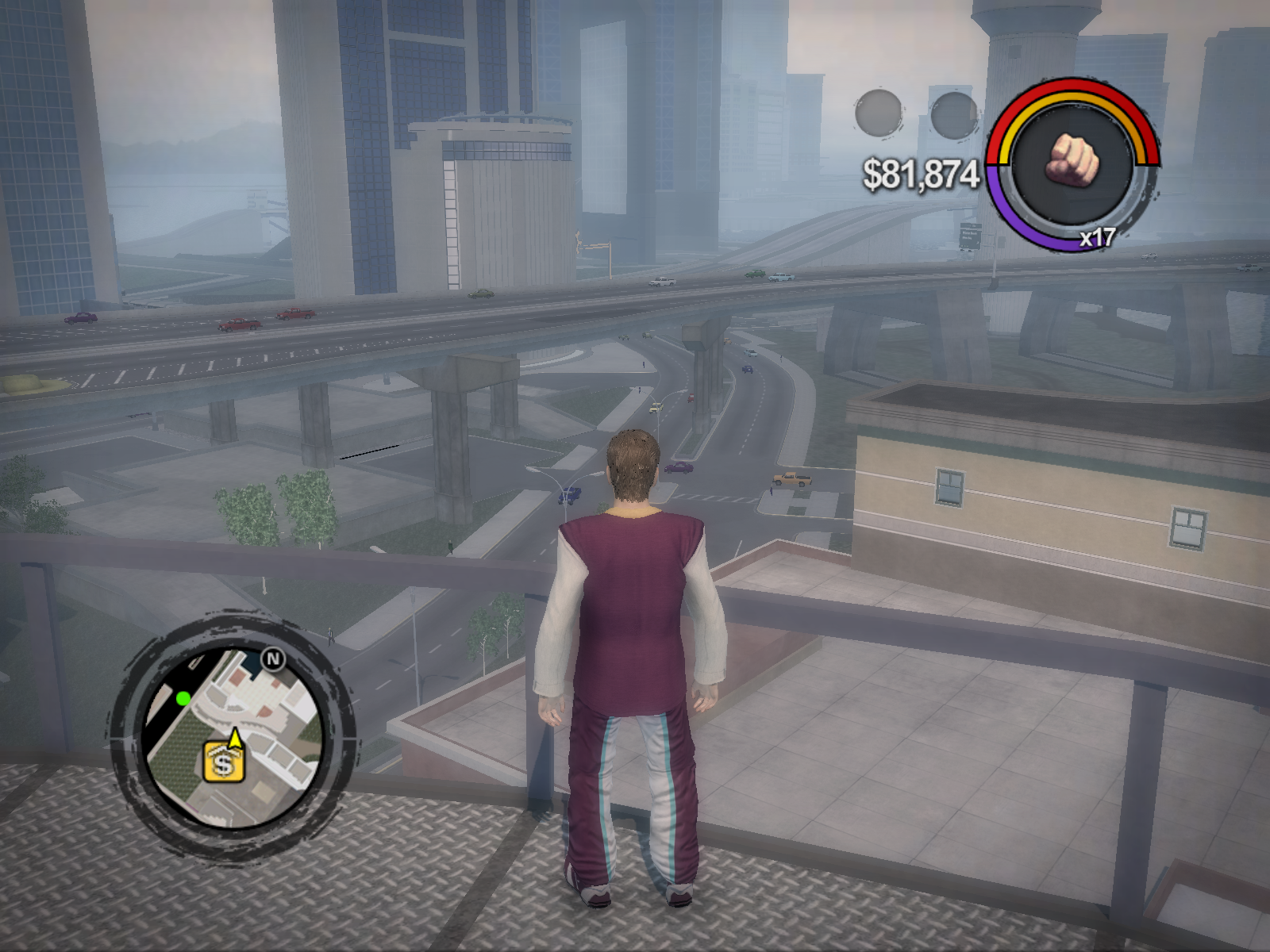Click the dollar-sign store marker on minimap
This screenshot has width=1270, height=952.
click(x=223, y=762)
